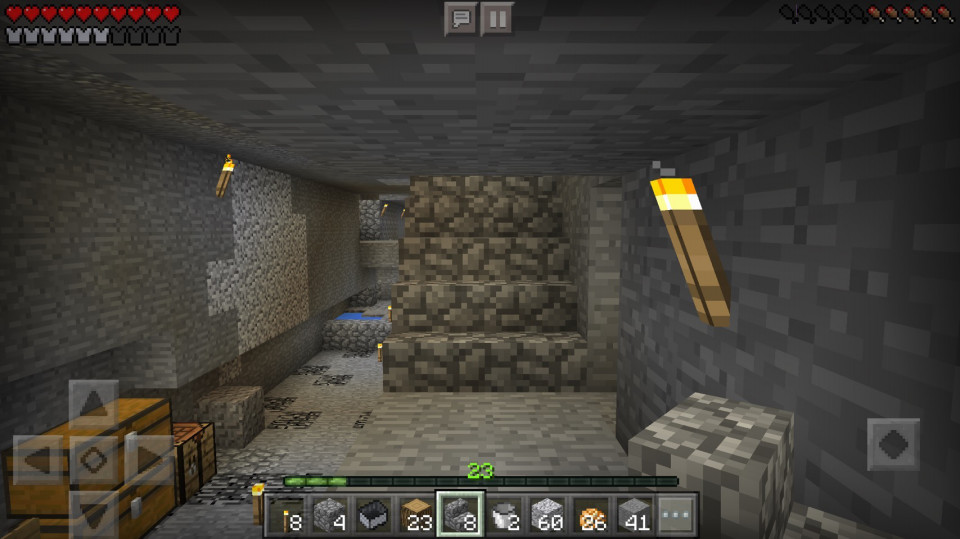Tap the strafe left arrow
This screenshot has width=960, height=539.
[39, 460]
